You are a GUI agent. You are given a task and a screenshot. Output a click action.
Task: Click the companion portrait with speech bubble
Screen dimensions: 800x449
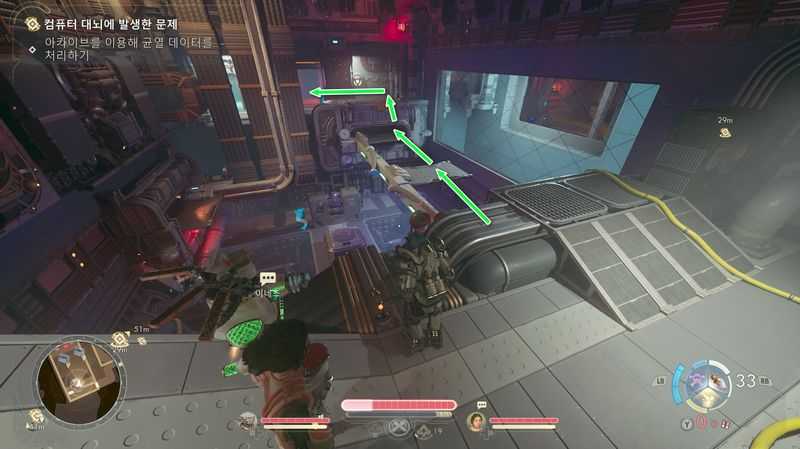click(477, 421)
